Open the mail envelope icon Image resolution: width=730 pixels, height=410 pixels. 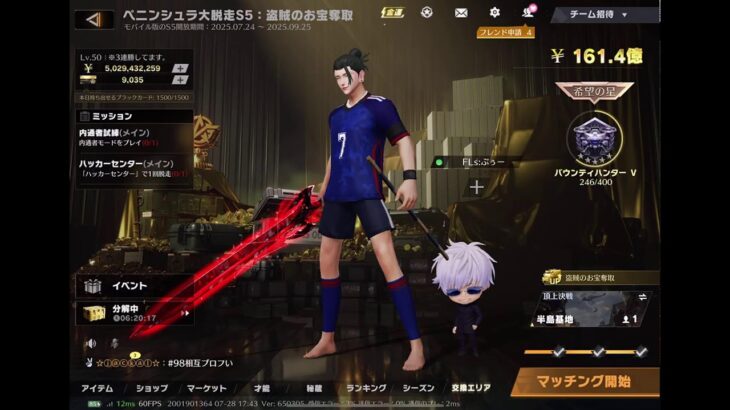[461, 13]
